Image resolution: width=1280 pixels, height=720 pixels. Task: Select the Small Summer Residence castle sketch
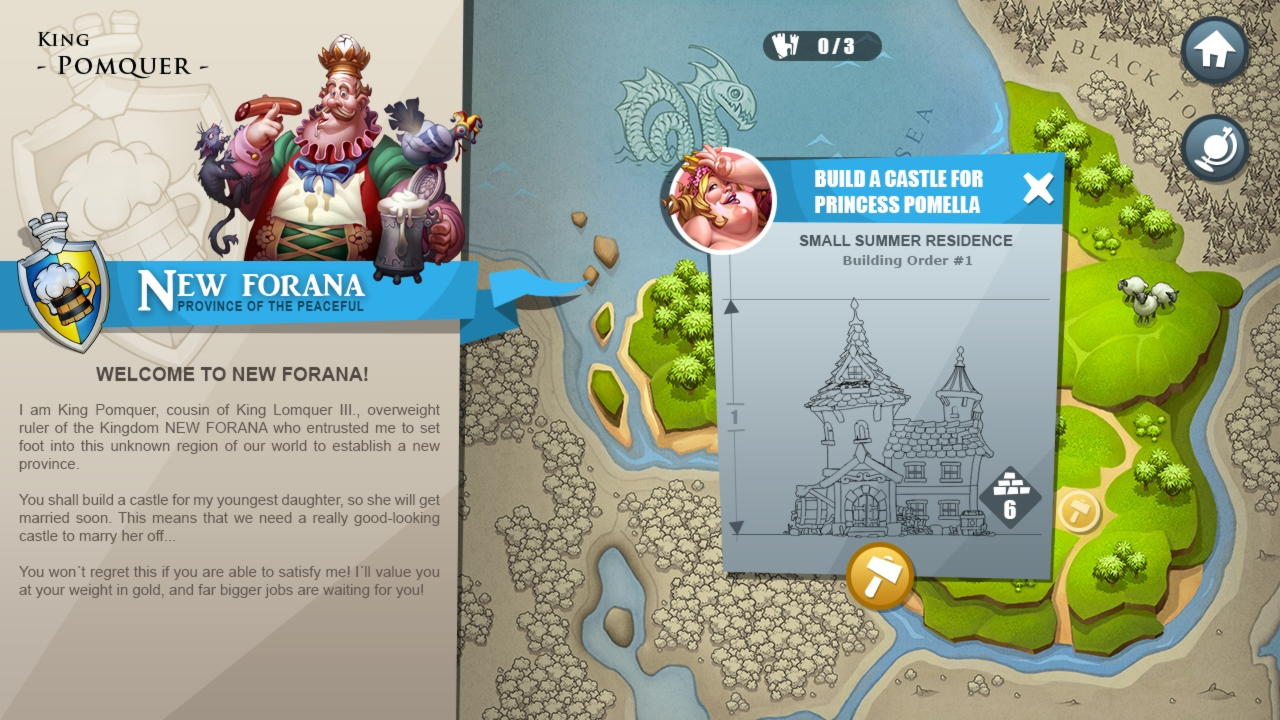[x=890, y=420]
